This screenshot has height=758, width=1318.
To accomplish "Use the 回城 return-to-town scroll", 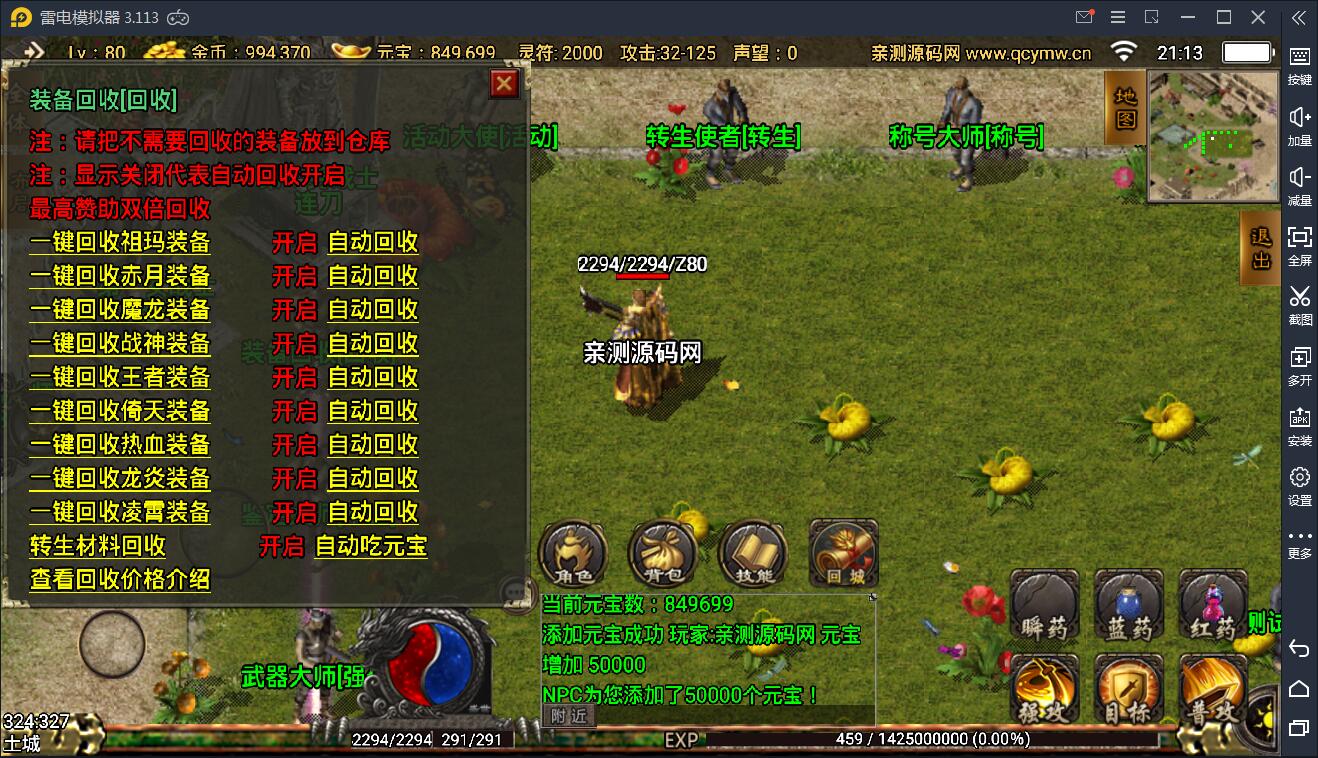I will 843,553.
